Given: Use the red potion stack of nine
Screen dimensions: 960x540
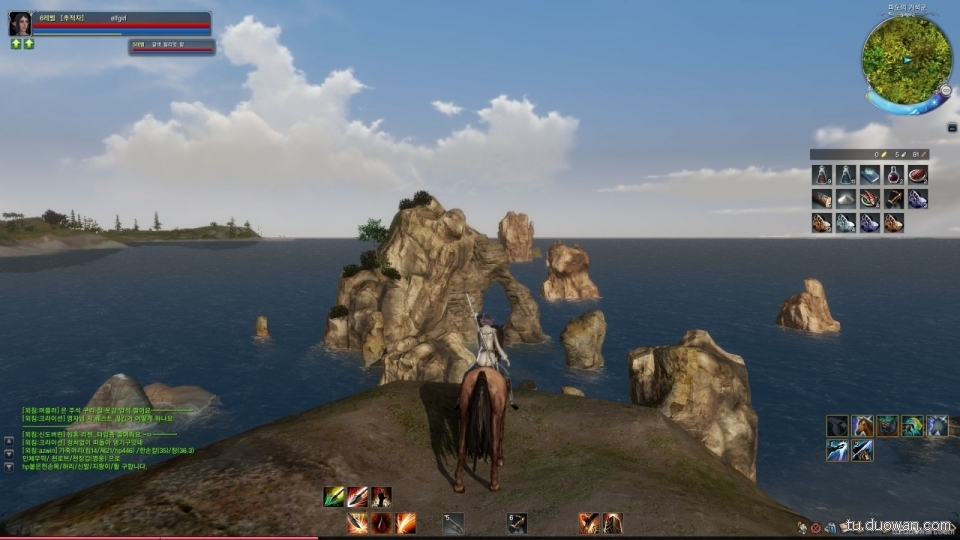Looking at the screenshot, I should [822, 175].
